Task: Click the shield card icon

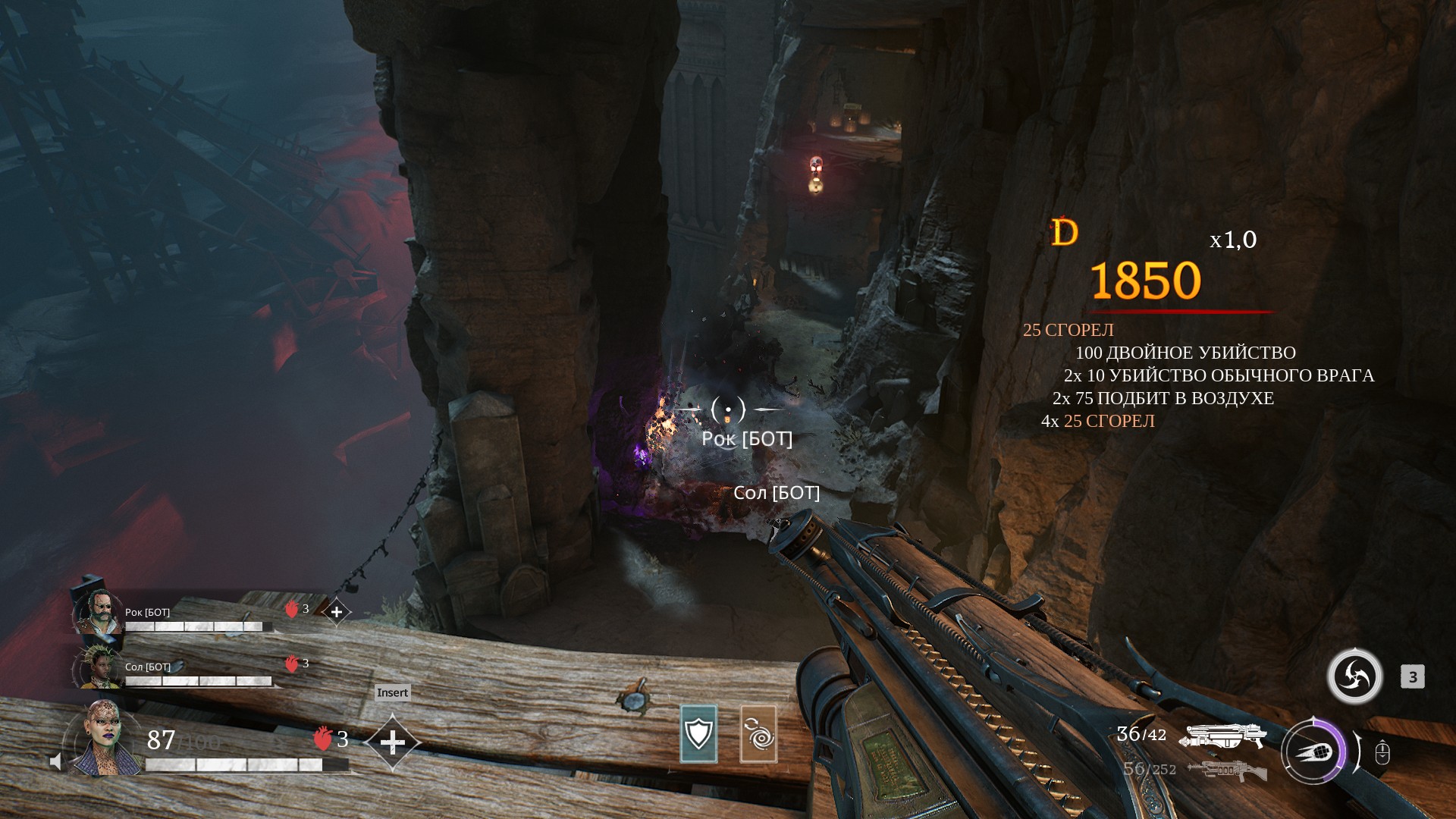Action: pos(698,733)
